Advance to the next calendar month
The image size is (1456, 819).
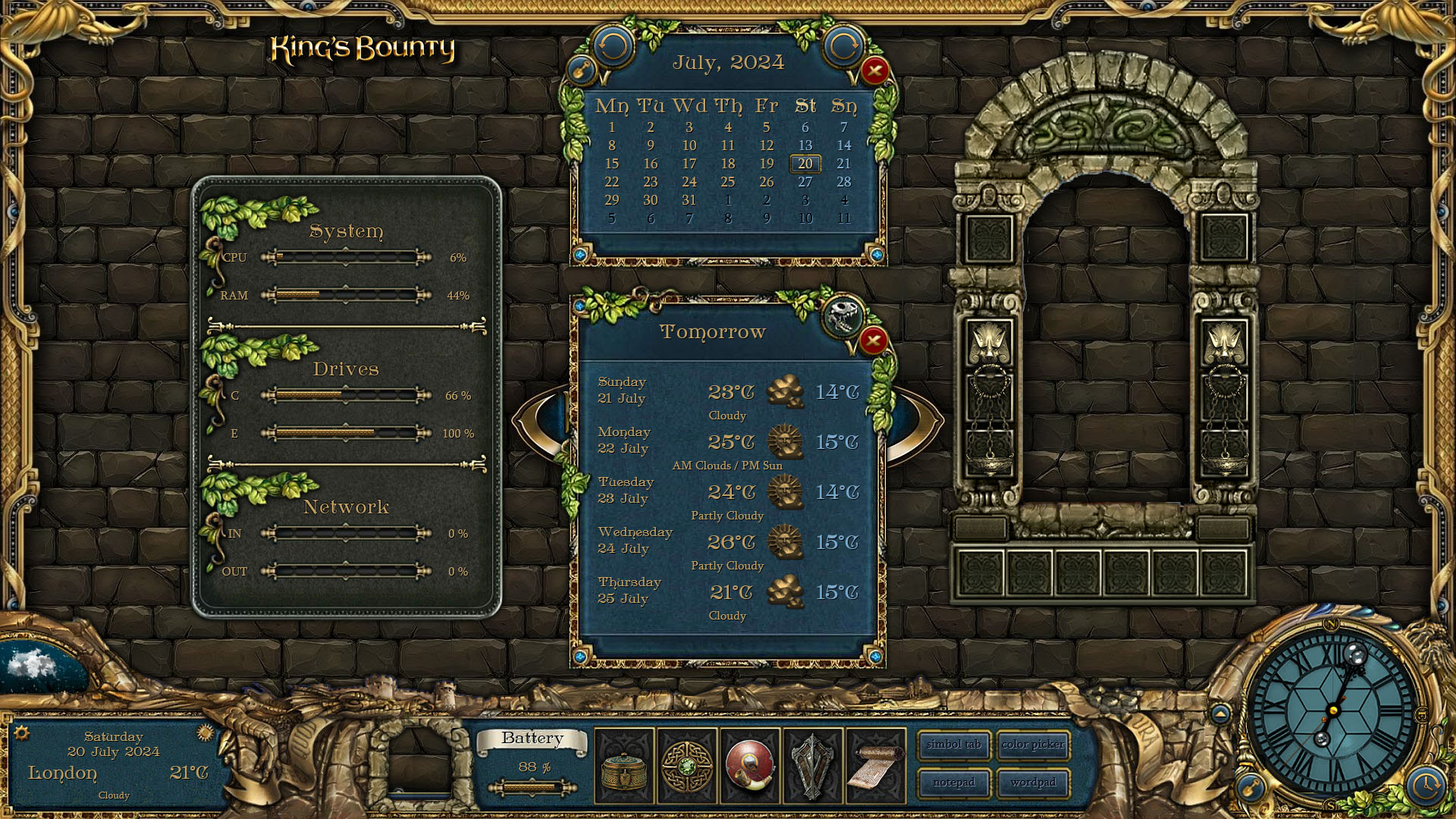point(843,47)
